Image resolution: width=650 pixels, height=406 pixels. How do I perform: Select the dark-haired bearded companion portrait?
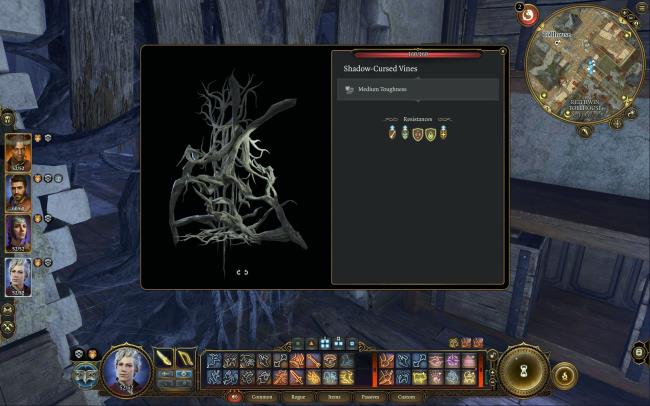pos(18,194)
